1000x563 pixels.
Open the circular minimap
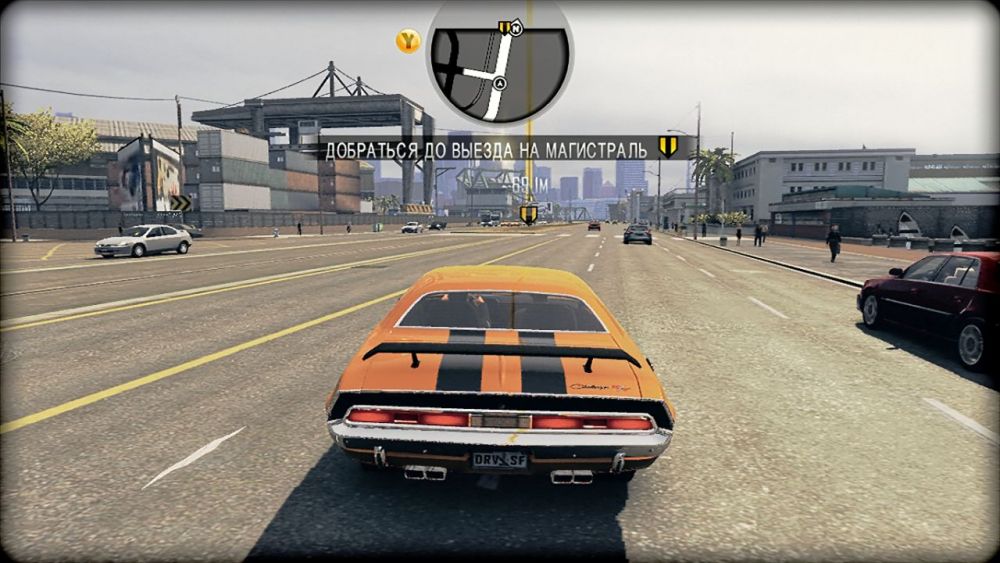tap(499, 62)
